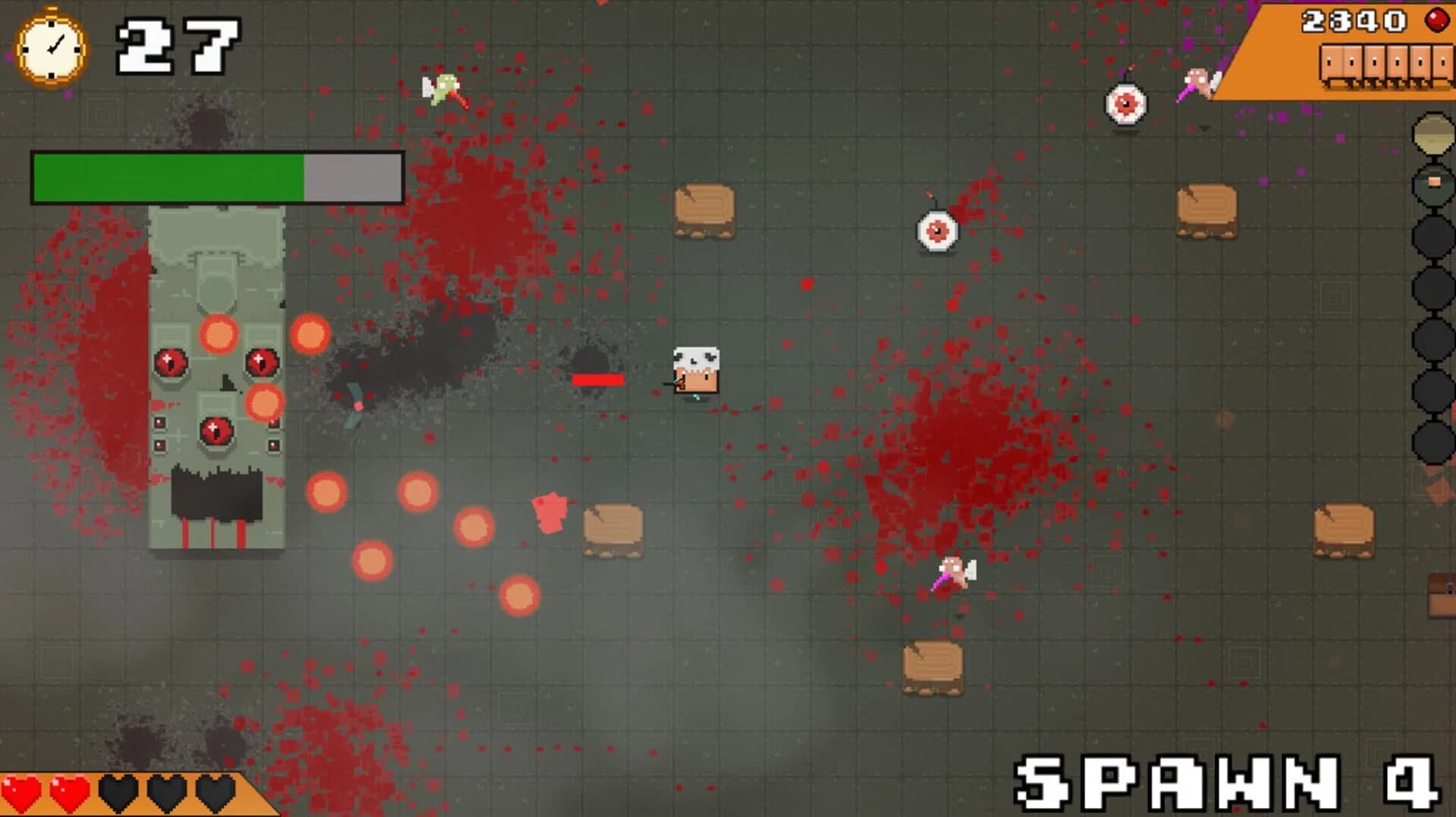
Task: Click the red gem score icon
Action: (1437, 20)
